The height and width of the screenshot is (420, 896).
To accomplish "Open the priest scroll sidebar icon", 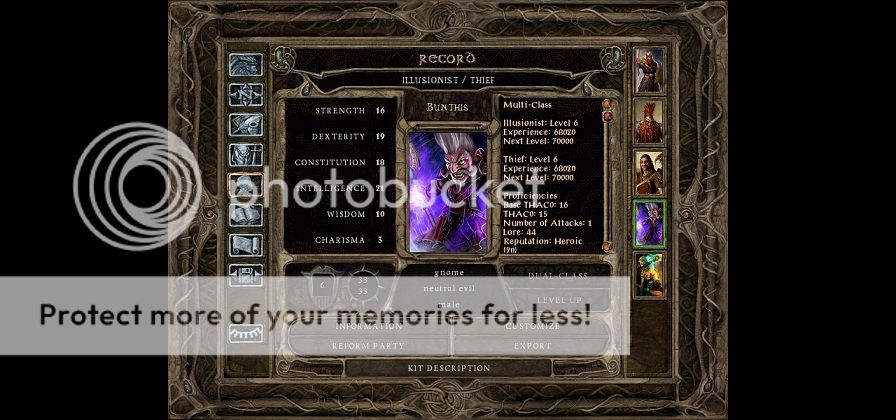I will 245,245.
